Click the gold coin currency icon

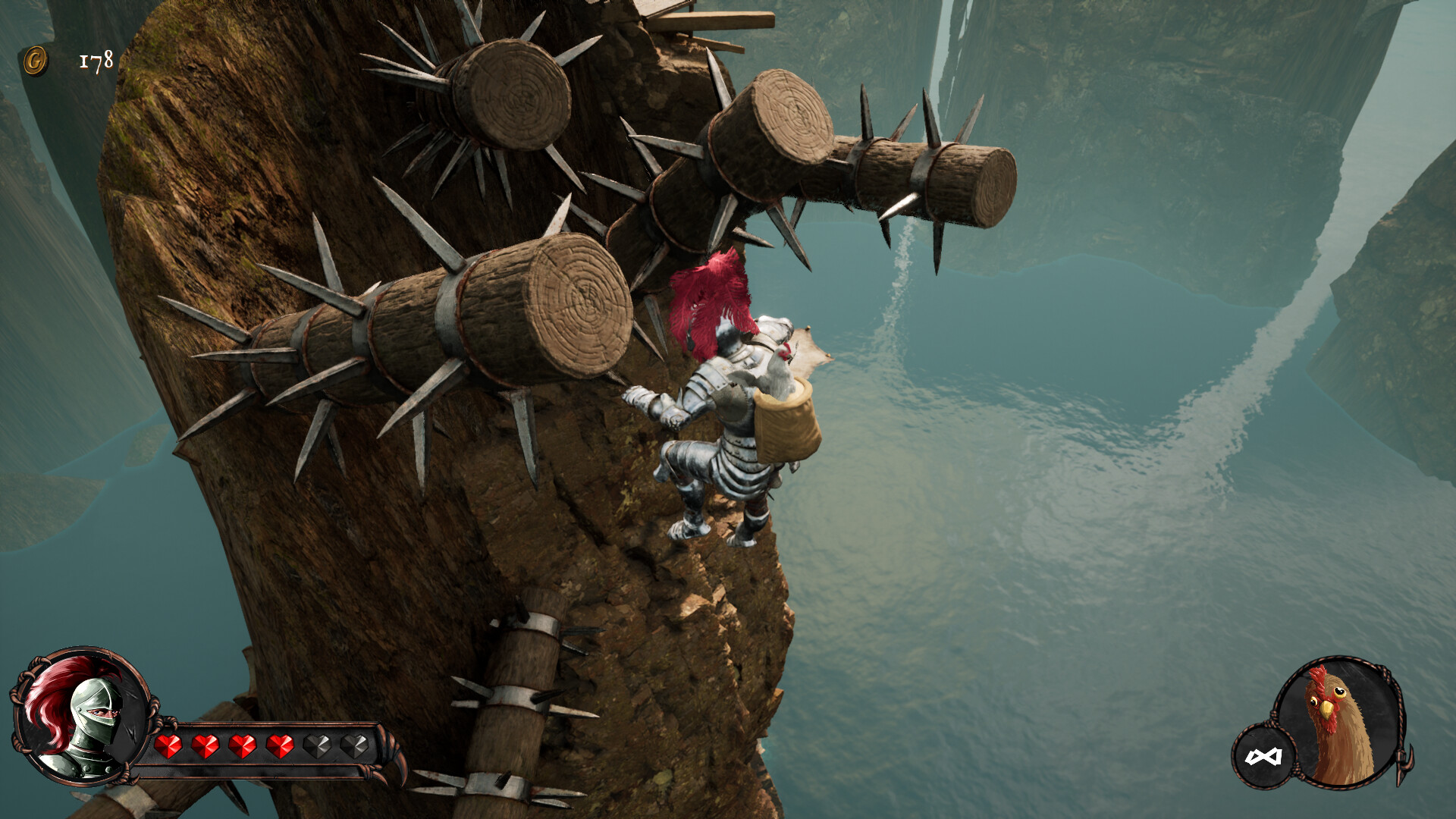(34, 61)
